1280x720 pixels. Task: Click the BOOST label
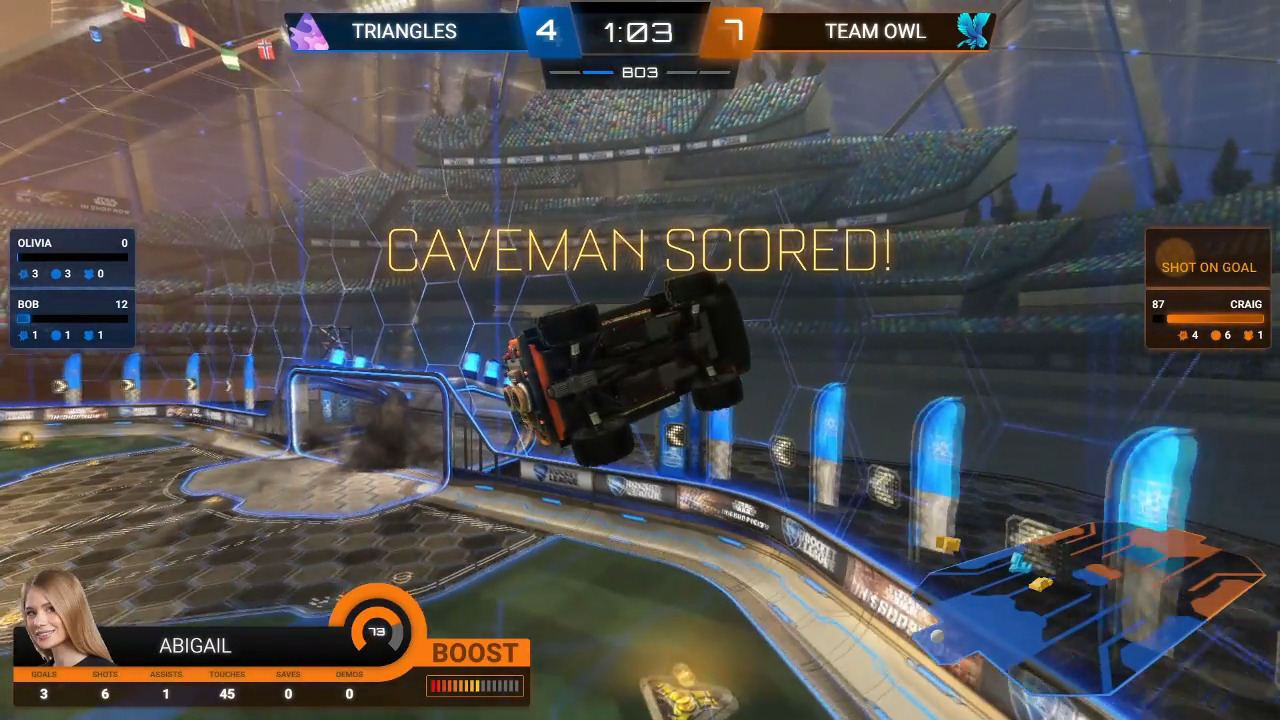click(x=475, y=653)
